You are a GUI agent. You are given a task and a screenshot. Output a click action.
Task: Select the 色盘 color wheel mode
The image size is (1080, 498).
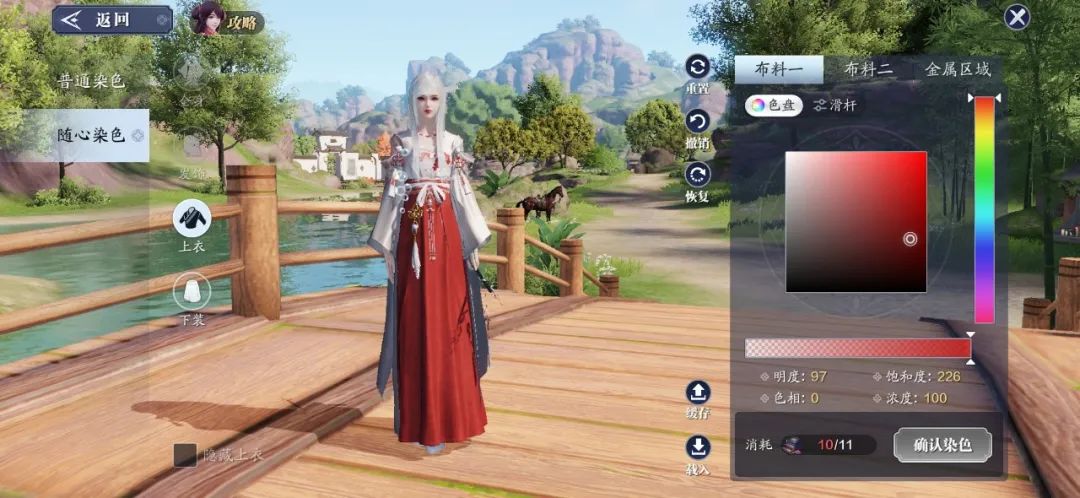click(x=773, y=104)
